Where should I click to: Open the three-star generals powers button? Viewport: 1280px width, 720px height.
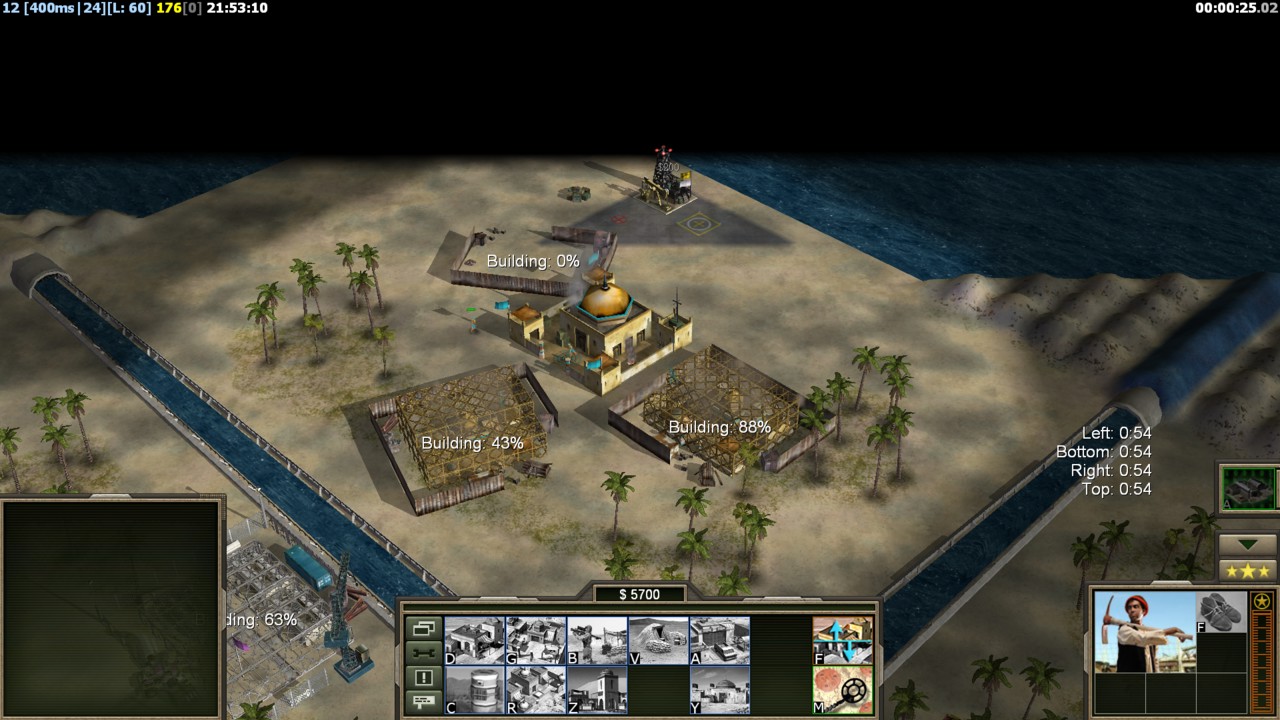[1248, 571]
